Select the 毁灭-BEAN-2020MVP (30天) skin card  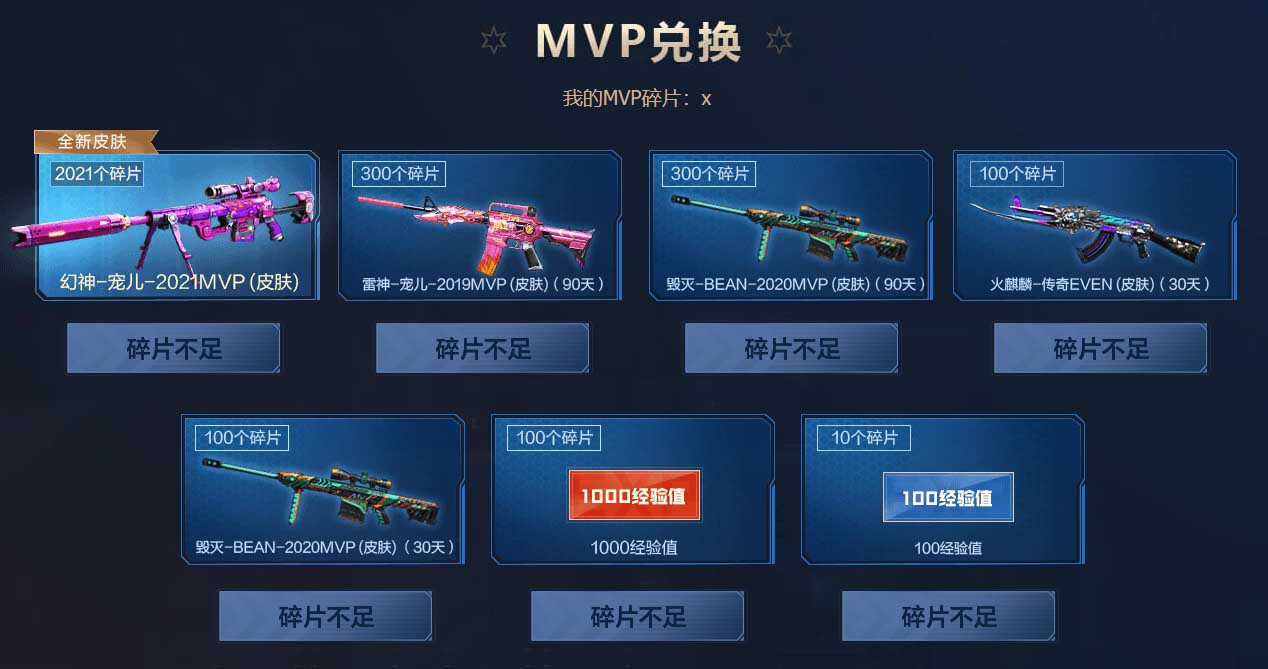(324, 490)
